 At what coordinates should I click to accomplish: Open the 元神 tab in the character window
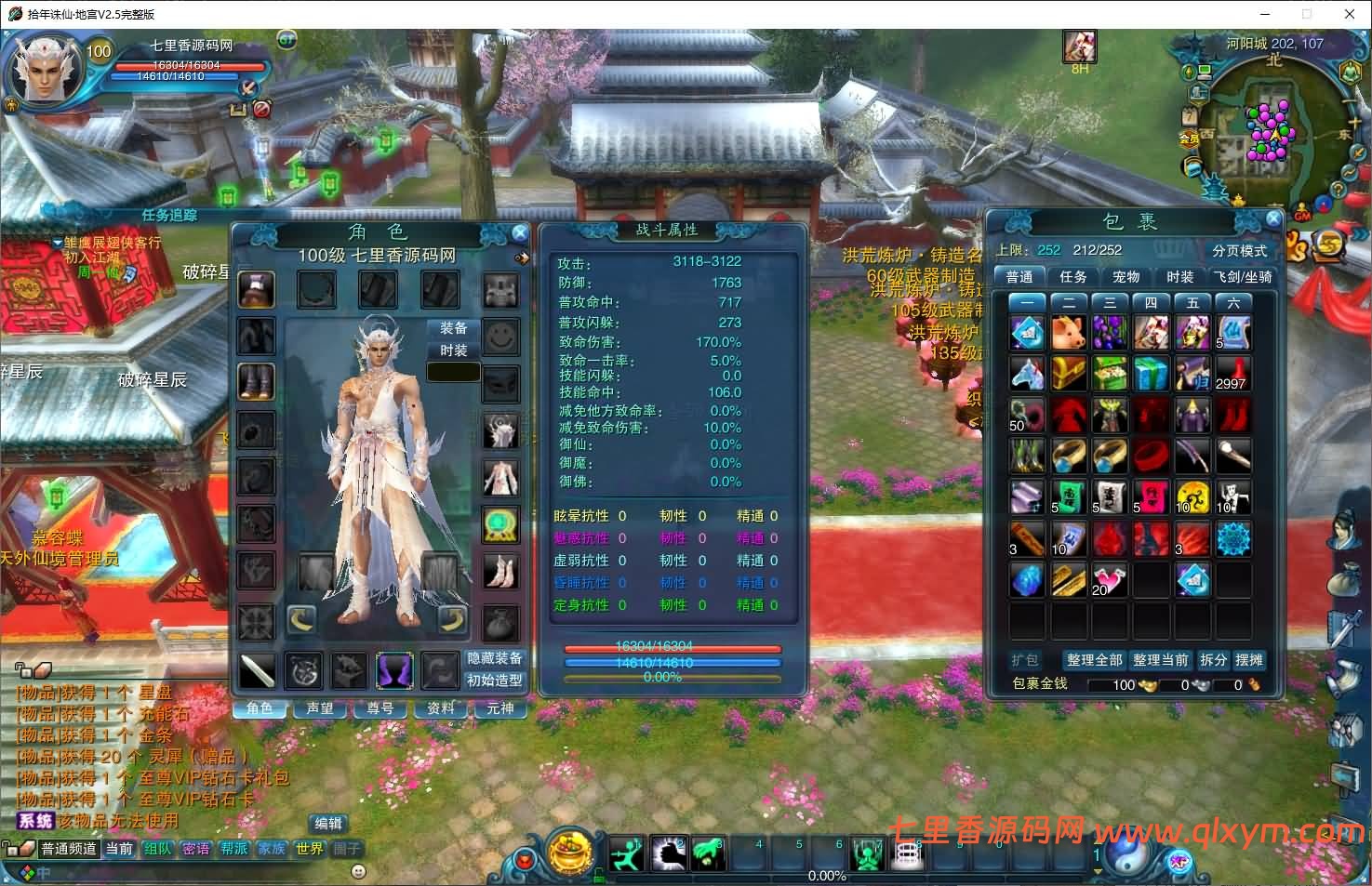(501, 708)
